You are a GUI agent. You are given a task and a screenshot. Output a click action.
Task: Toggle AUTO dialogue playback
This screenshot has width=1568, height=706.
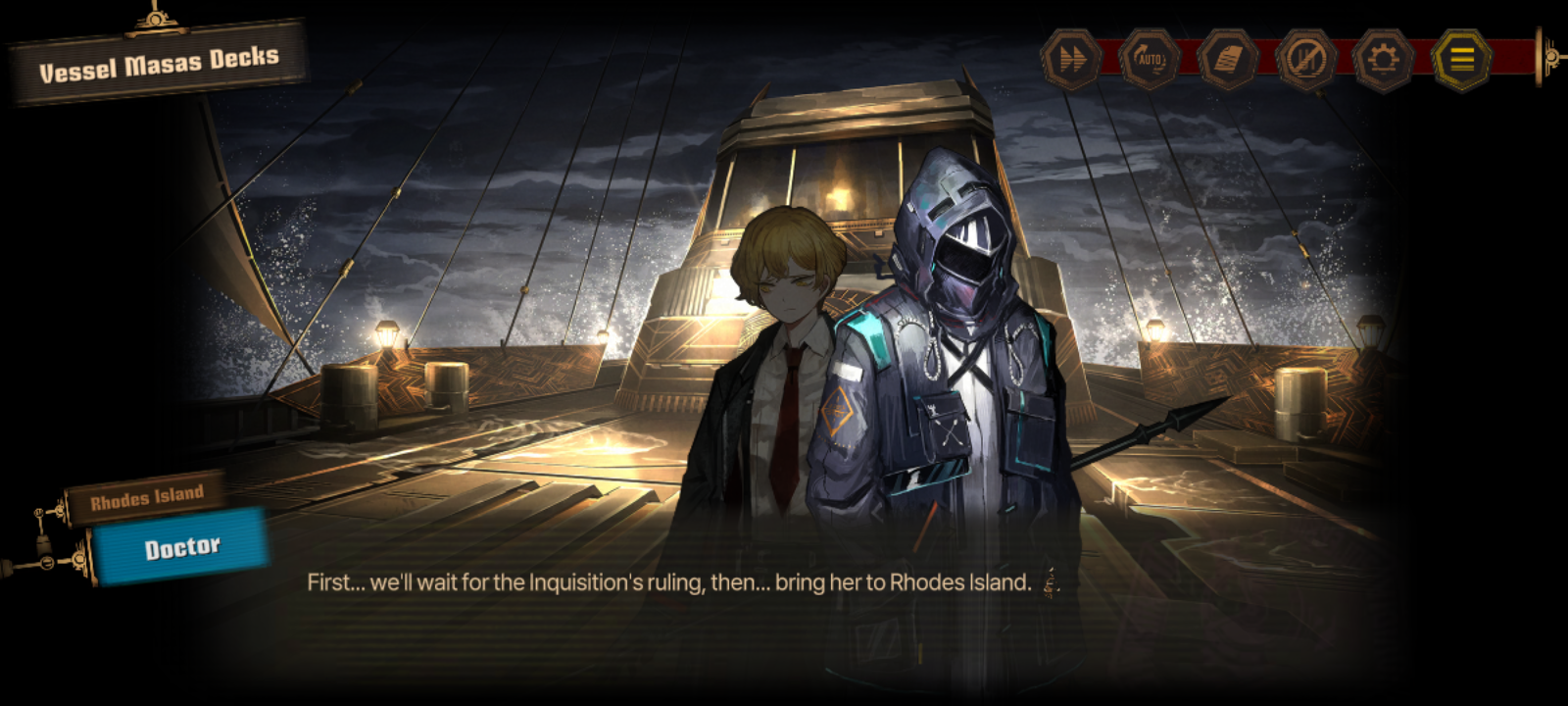[1149, 60]
